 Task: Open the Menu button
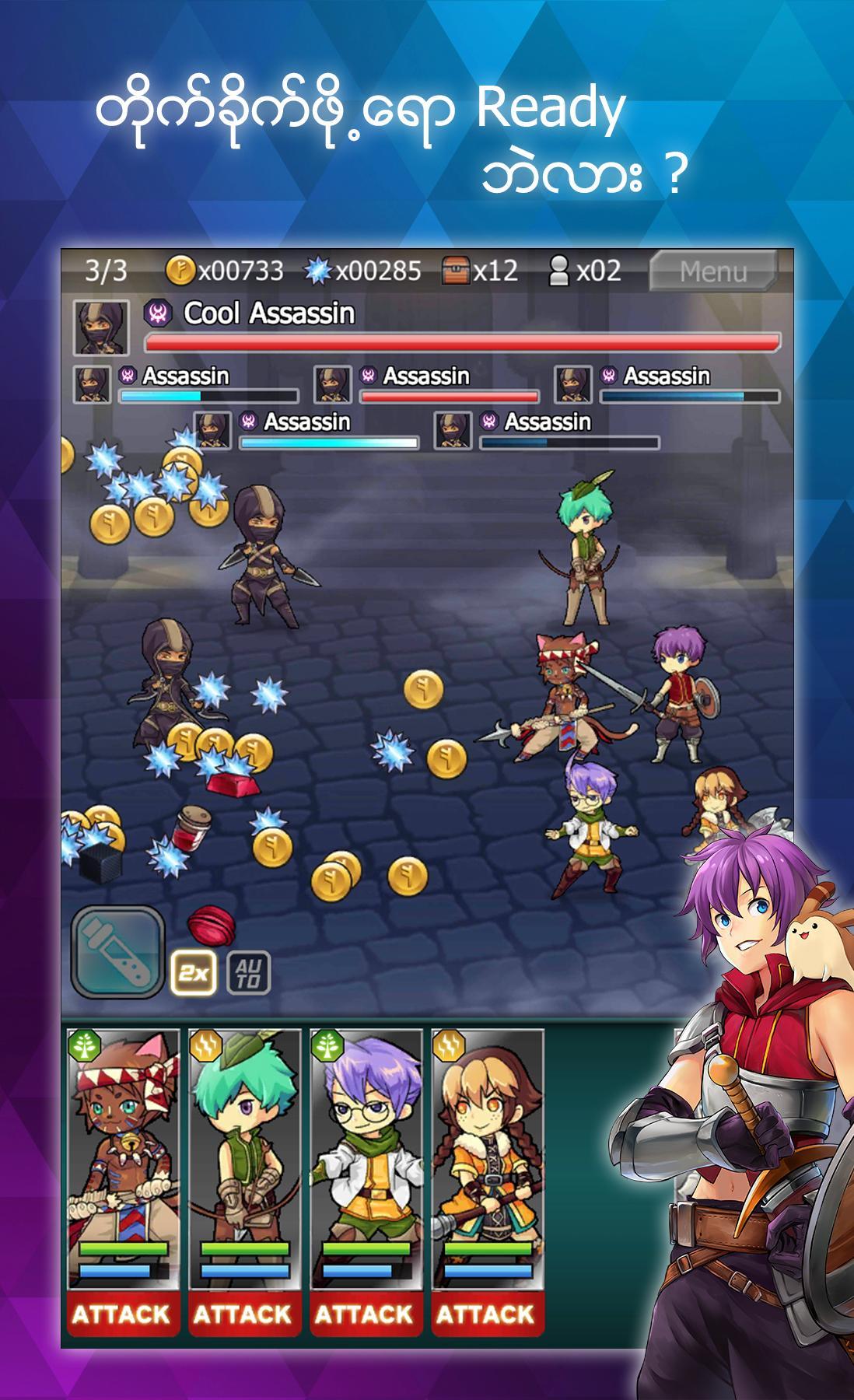coord(712,271)
